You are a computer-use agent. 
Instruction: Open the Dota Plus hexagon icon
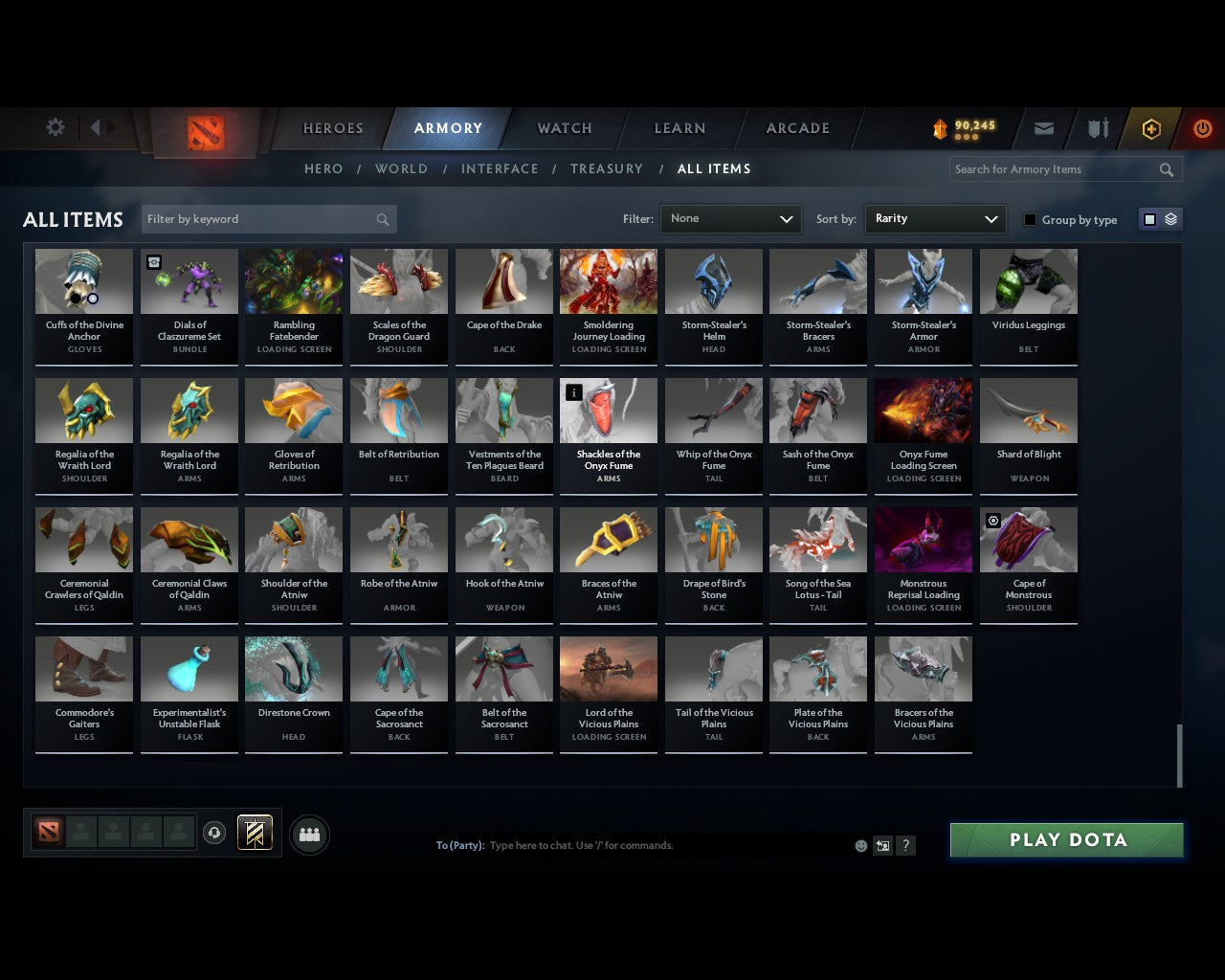pos(1150,127)
